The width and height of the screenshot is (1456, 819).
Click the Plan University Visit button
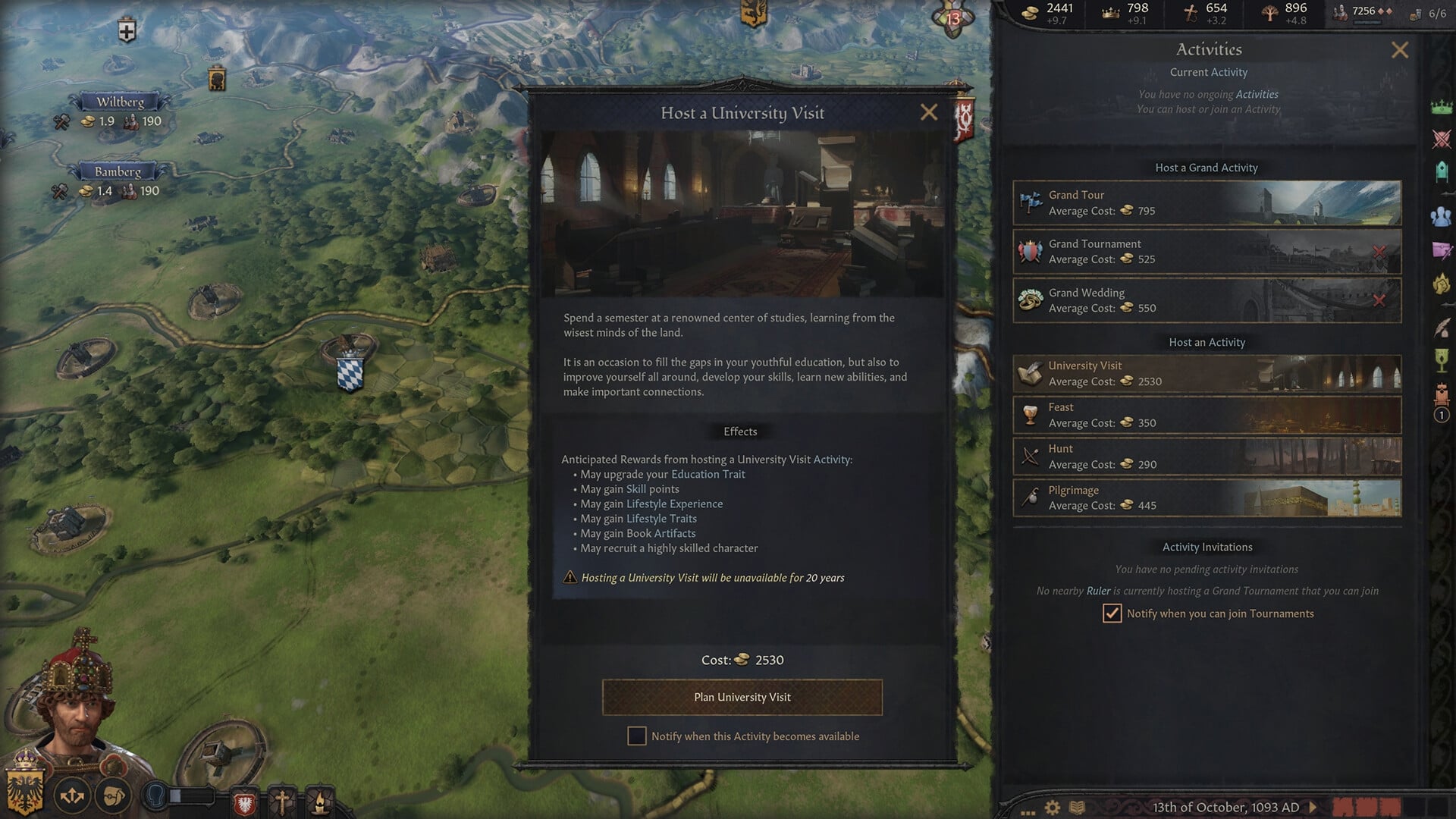(742, 697)
